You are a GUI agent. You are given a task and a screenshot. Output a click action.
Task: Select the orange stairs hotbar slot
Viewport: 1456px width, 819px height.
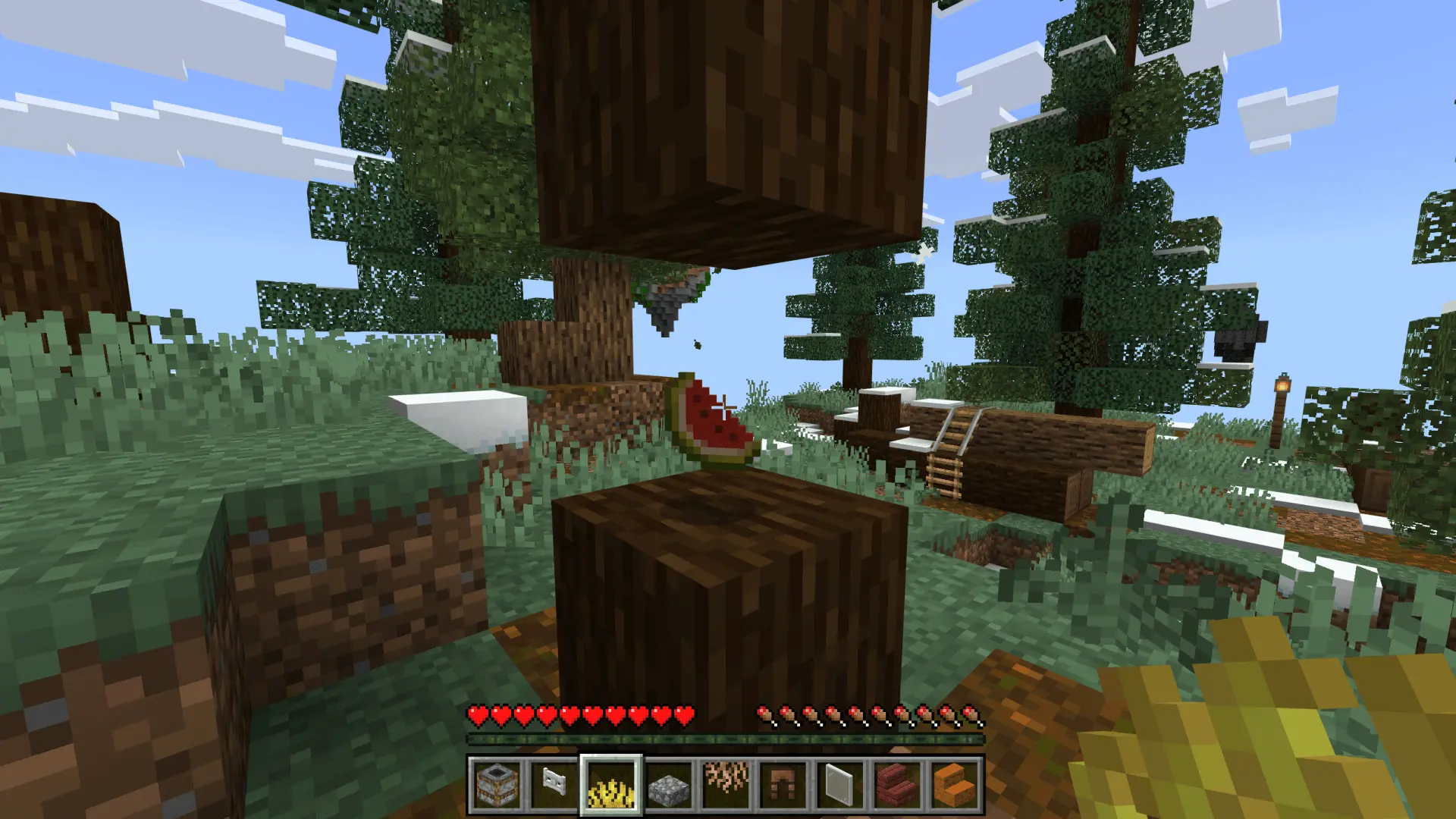955,785
